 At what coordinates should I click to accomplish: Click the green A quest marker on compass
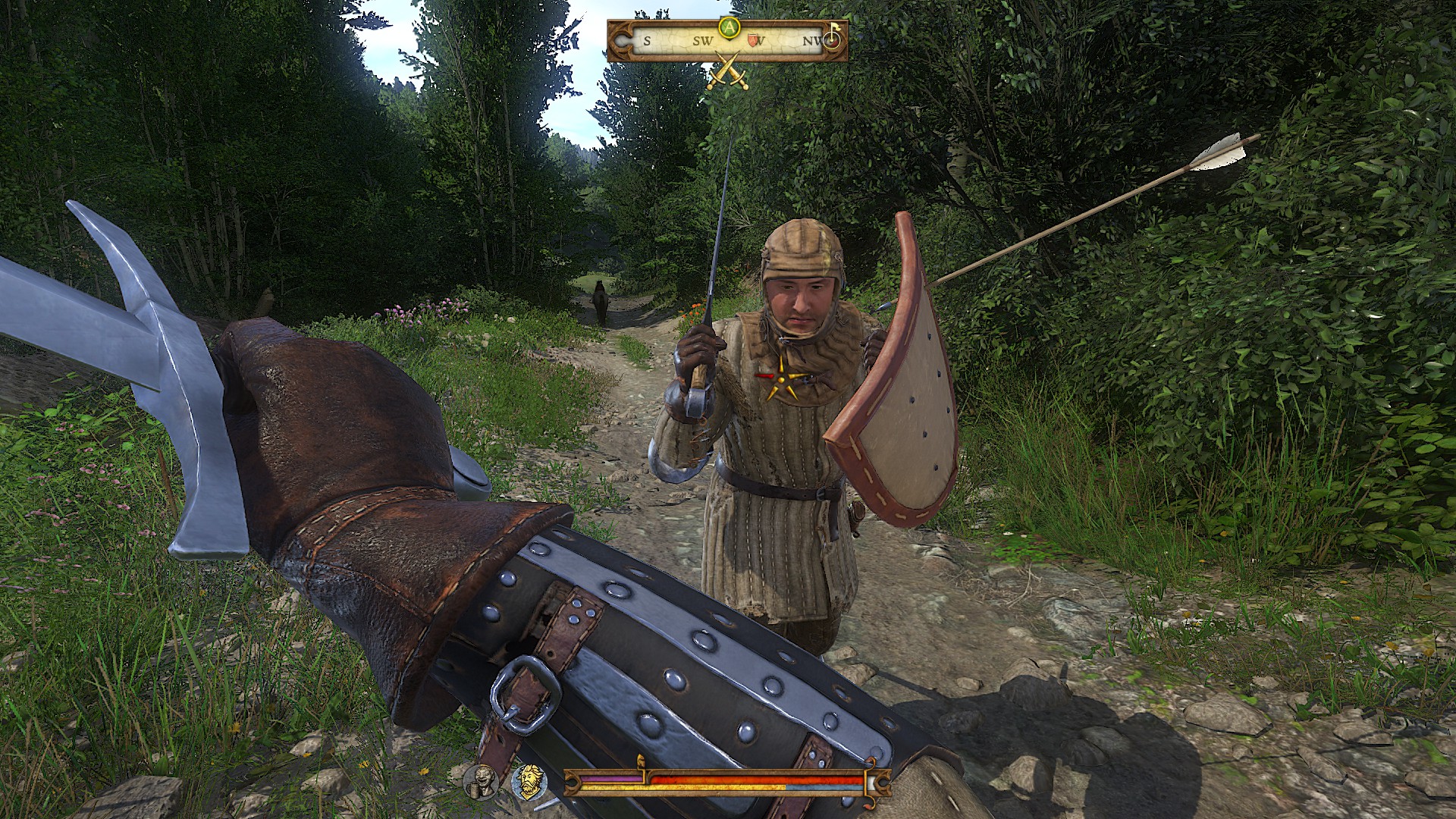[x=729, y=28]
